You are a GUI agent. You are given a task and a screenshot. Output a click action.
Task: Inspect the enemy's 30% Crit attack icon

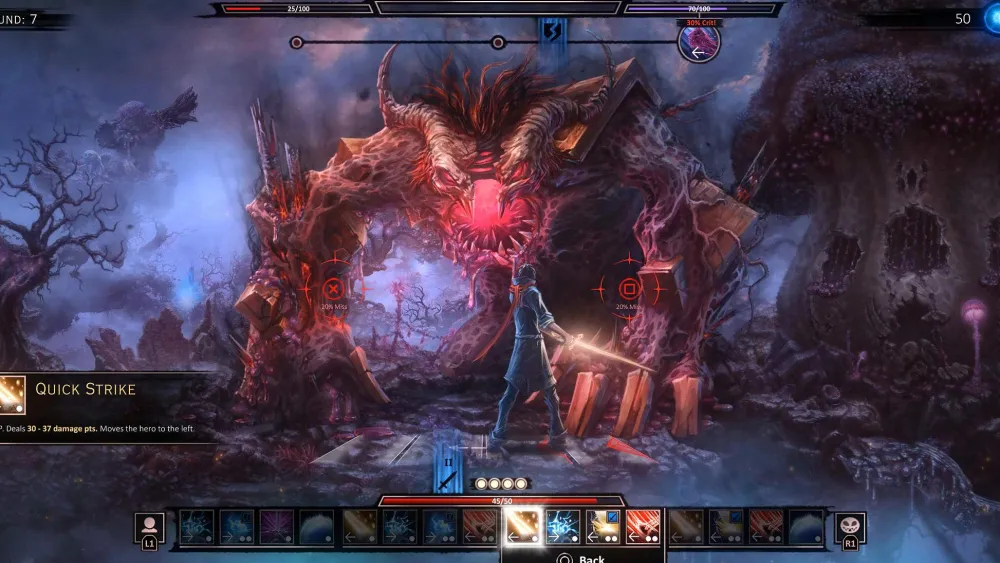pos(699,43)
